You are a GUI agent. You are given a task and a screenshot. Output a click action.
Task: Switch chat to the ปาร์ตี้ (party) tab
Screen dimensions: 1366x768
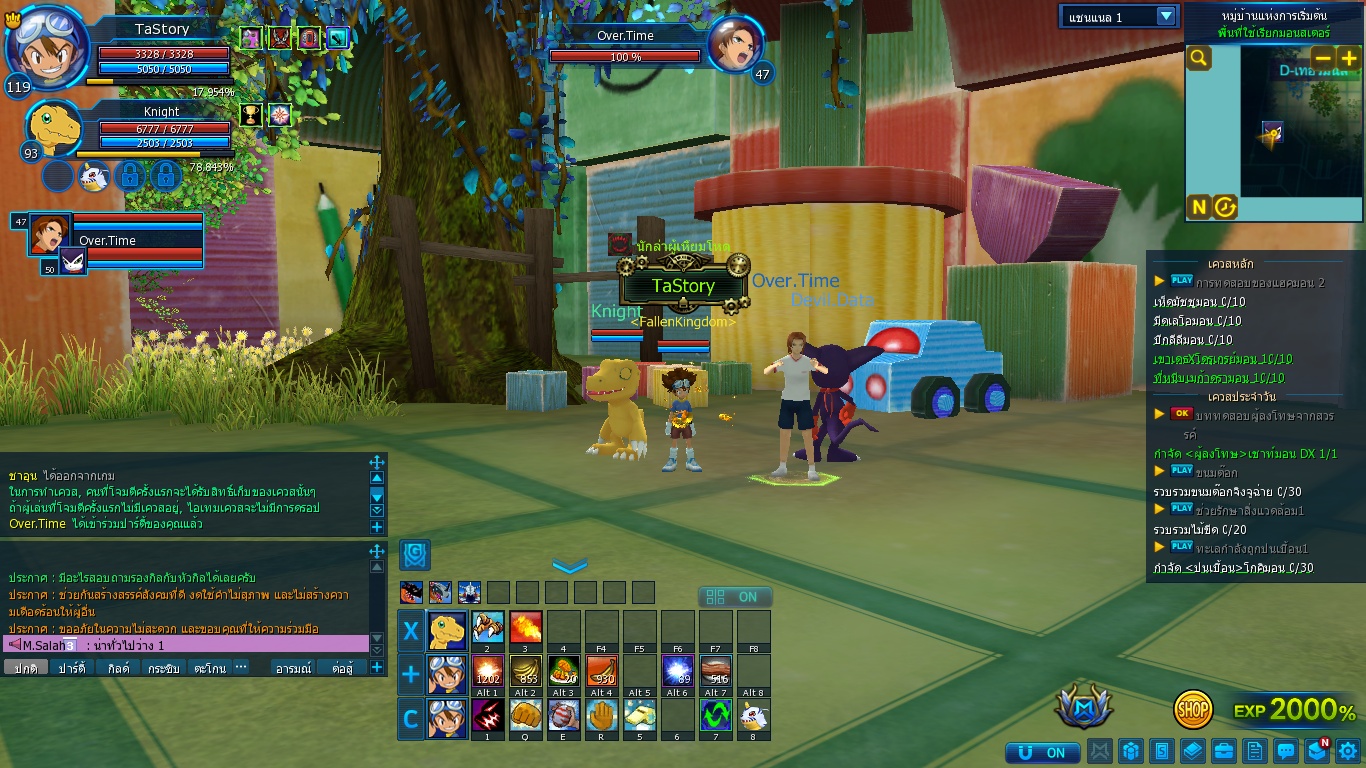[72, 668]
